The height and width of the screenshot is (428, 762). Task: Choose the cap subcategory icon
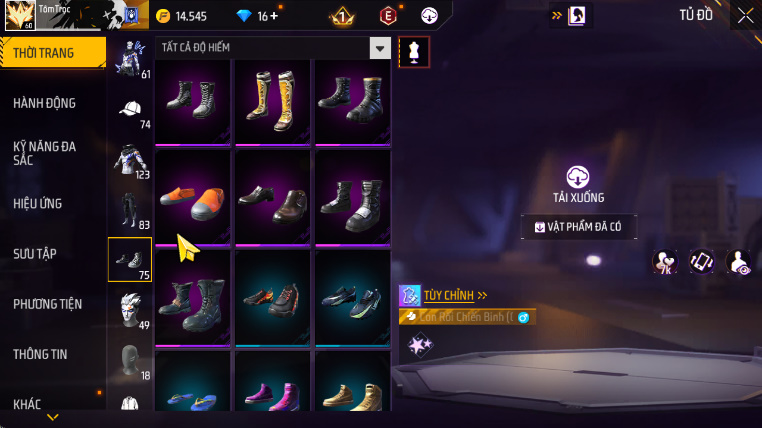click(x=130, y=110)
